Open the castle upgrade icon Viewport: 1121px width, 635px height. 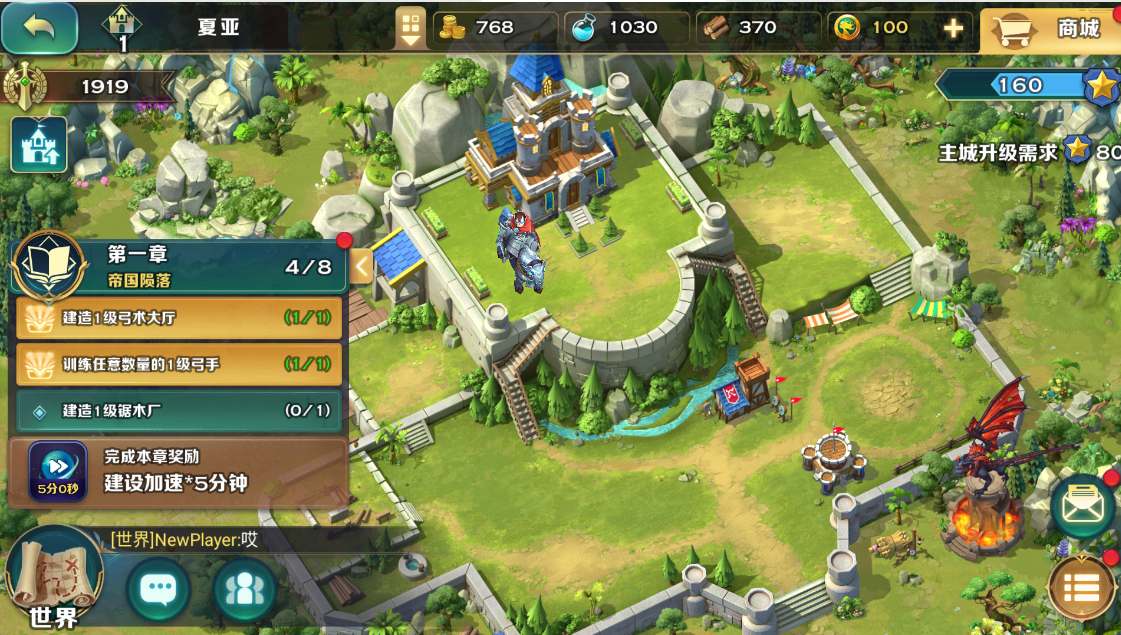[x=39, y=145]
